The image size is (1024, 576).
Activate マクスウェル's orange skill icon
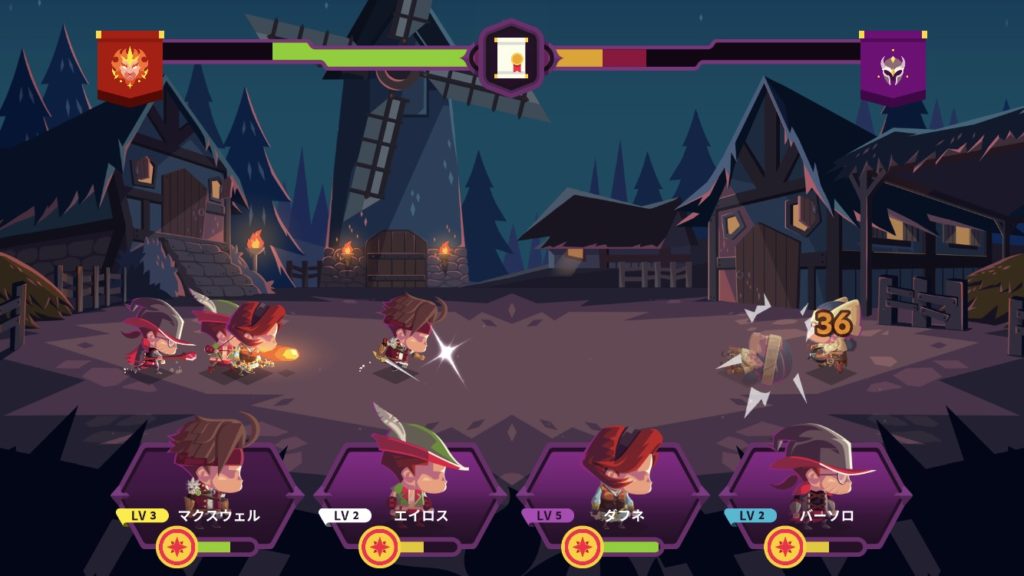point(177,547)
